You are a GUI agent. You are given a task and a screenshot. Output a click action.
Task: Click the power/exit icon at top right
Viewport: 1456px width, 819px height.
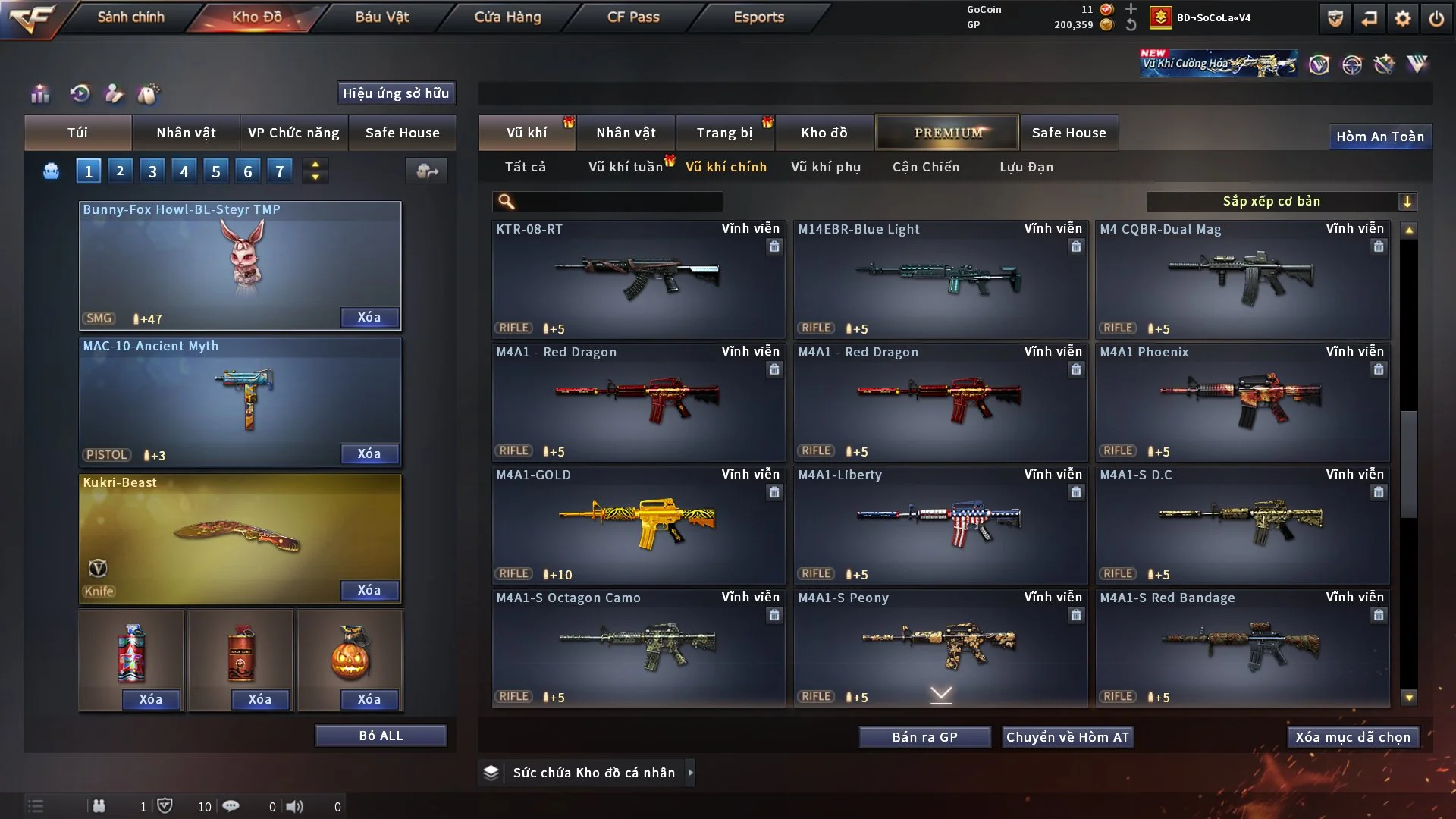1438,17
